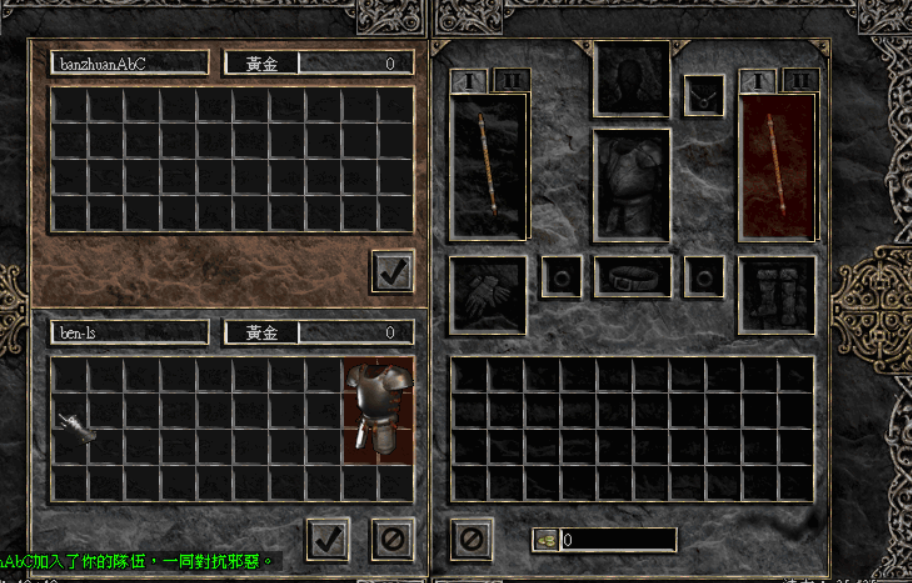The width and height of the screenshot is (912, 583).
Task: Select the ring slot right of the belt
Action: tap(704, 277)
